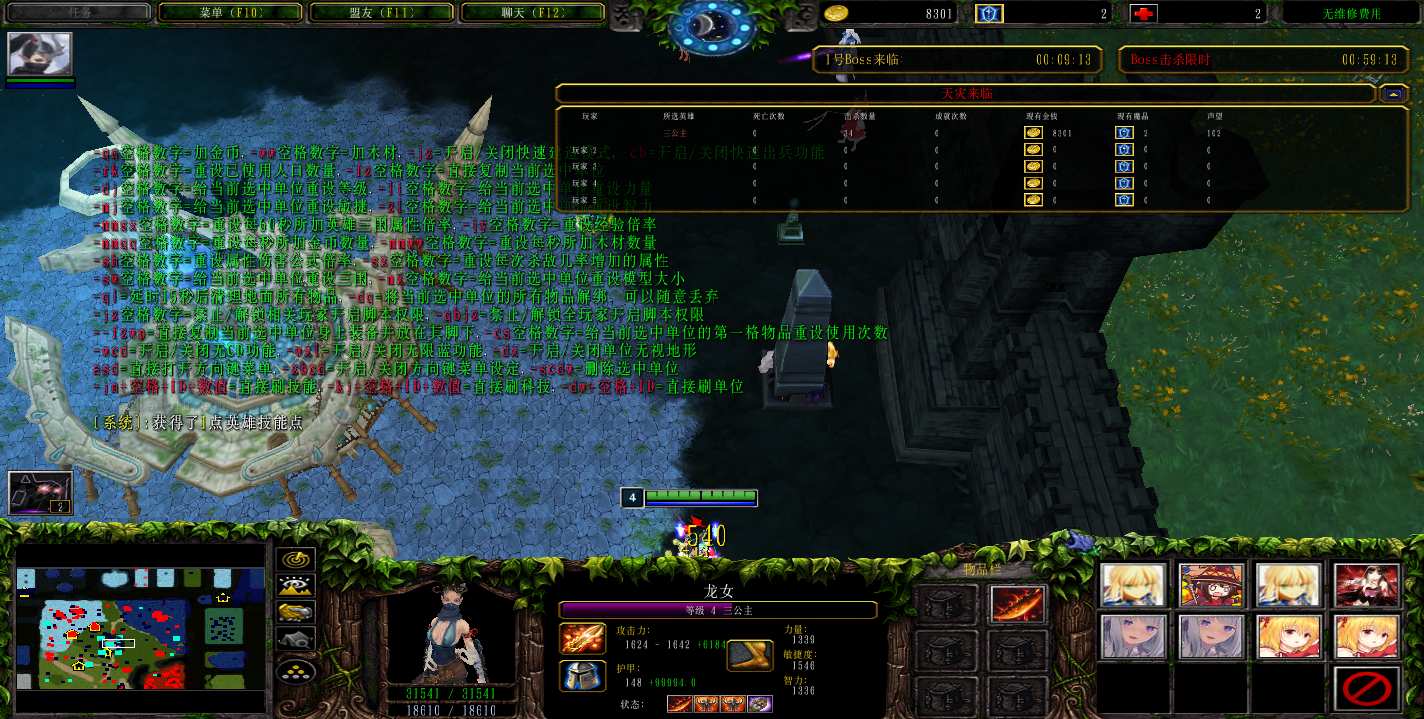
Task: Toggle minimap terrain display eye button
Action: 296,586
